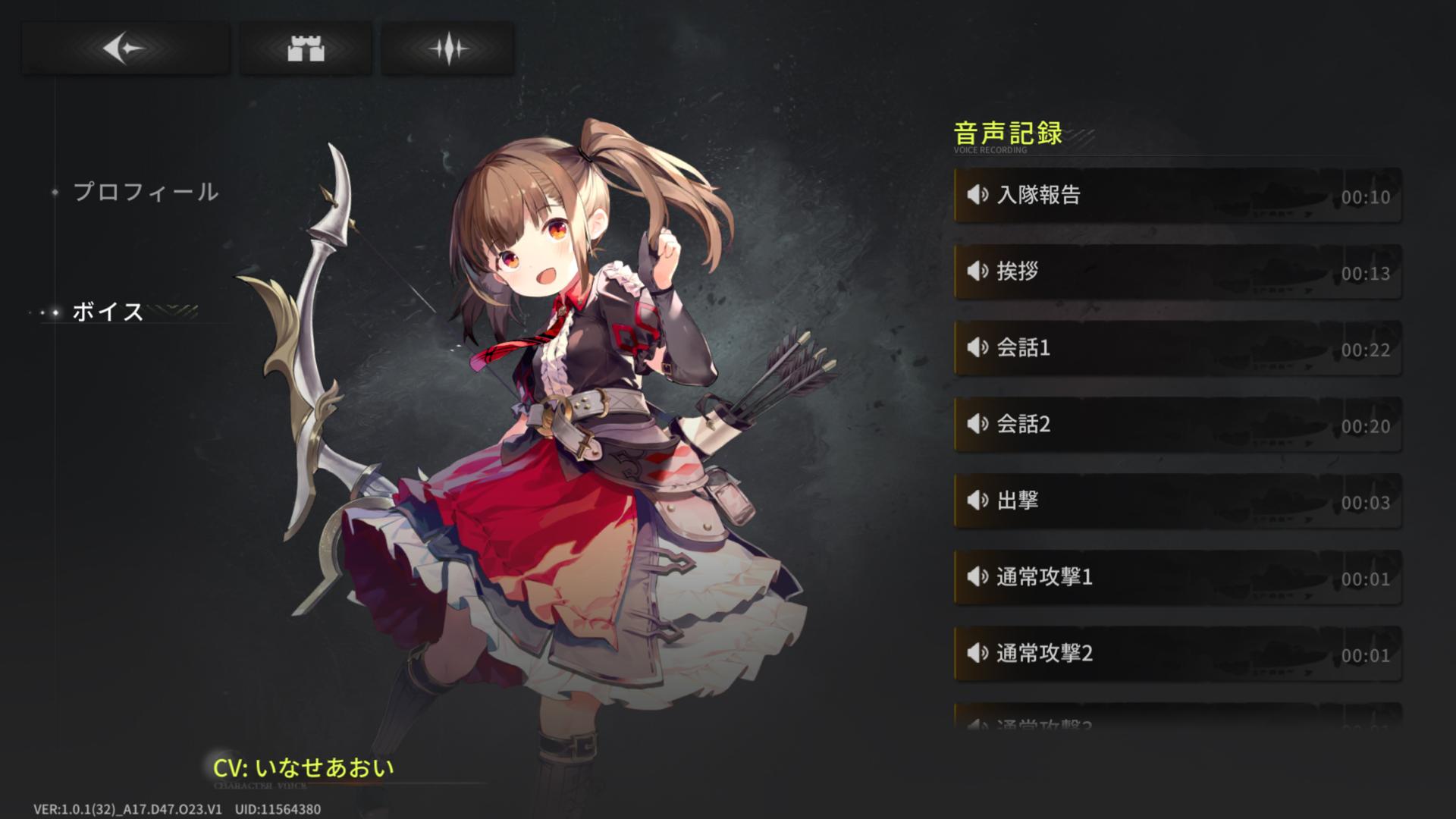
Task: Go back with the arrow button
Action: tap(125, 49)
